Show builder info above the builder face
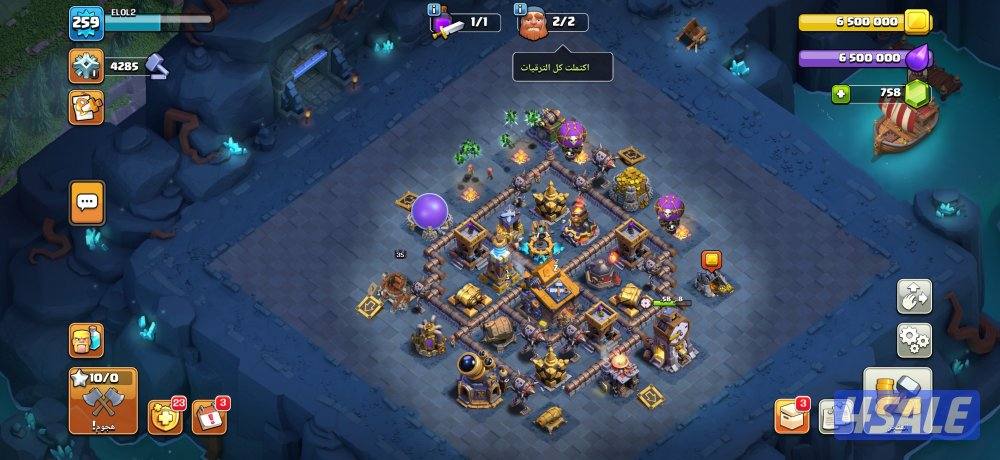This screenshot has width=1000, height=460. point(521,9)
